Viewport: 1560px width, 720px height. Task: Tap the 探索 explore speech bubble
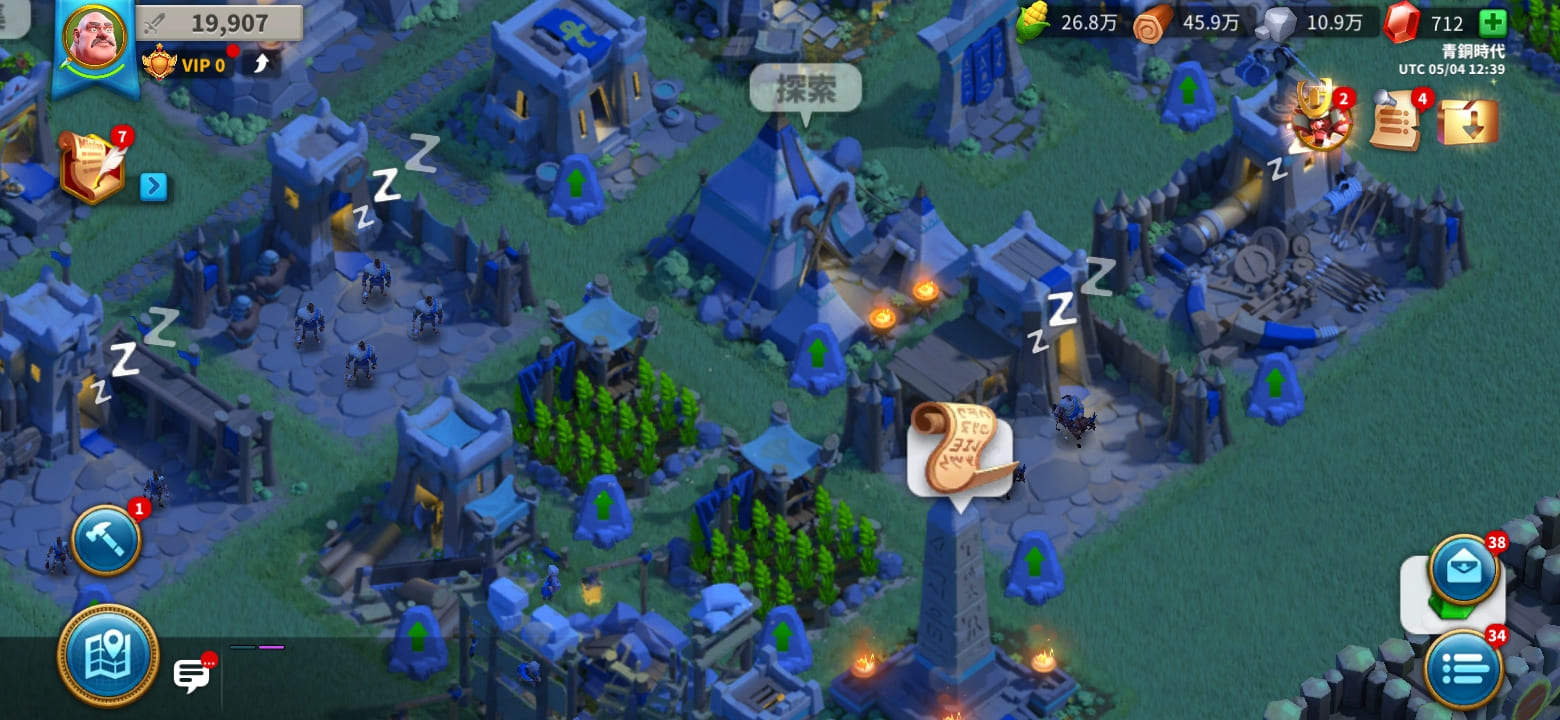(x=806, y=90)
